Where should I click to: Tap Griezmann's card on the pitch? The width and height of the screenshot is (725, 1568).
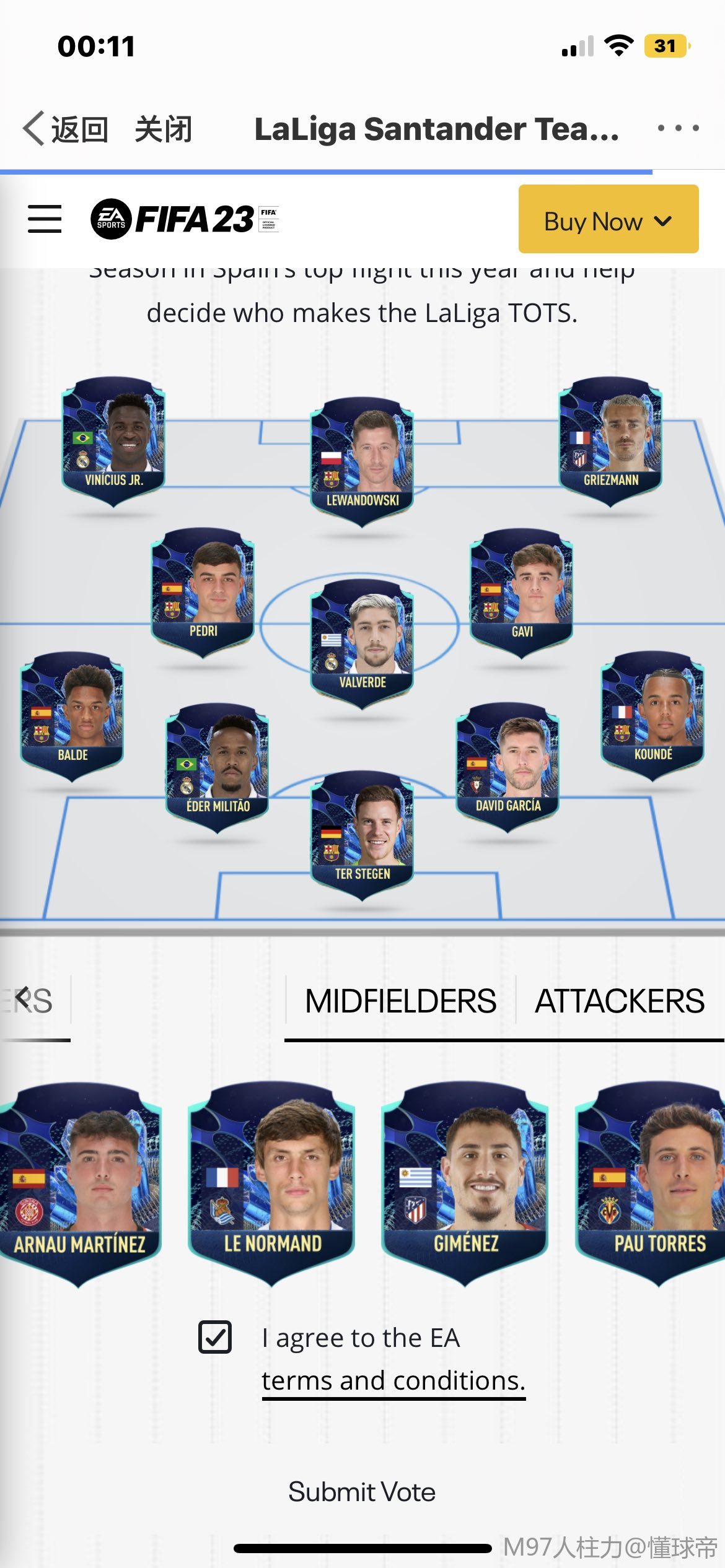click(610, 440)
